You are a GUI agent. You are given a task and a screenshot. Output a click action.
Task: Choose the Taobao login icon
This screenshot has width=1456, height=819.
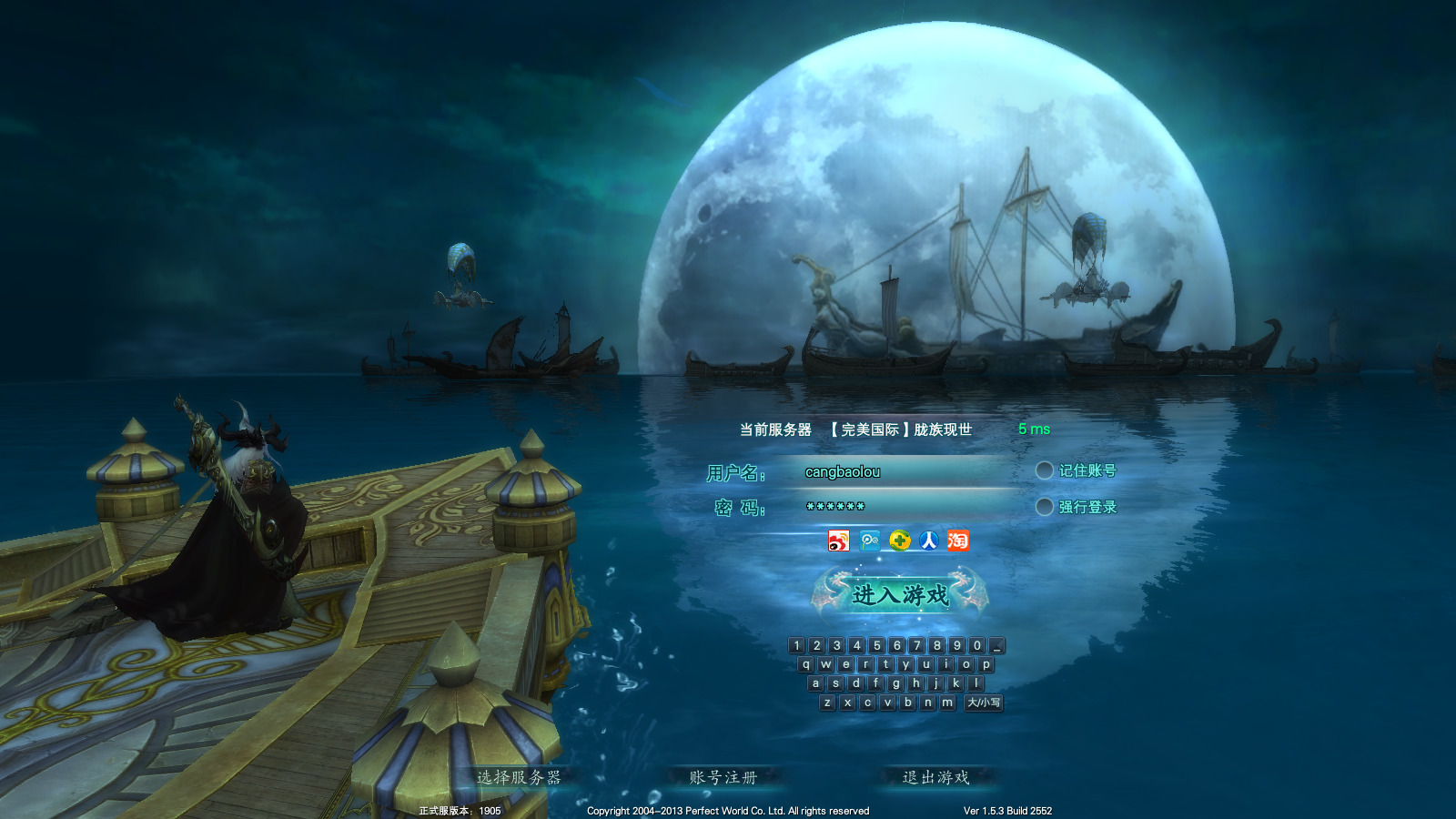tap(958, 541)
